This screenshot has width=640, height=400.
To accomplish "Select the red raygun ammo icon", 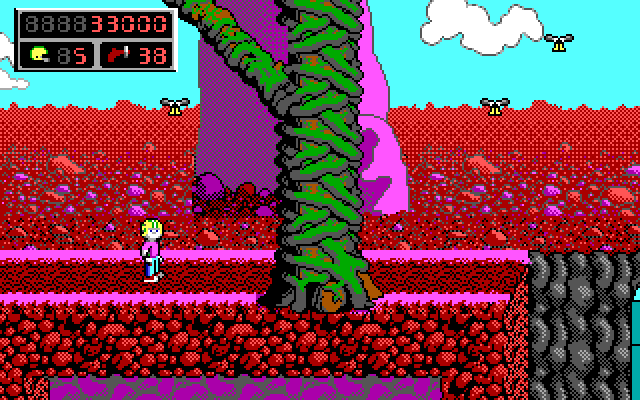I will tap(118, 55).
